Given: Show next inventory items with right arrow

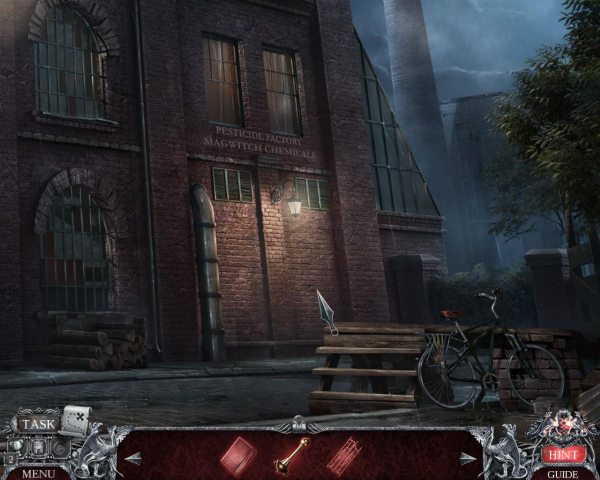Looking at the screenshot, I should (x=466, y=459).
